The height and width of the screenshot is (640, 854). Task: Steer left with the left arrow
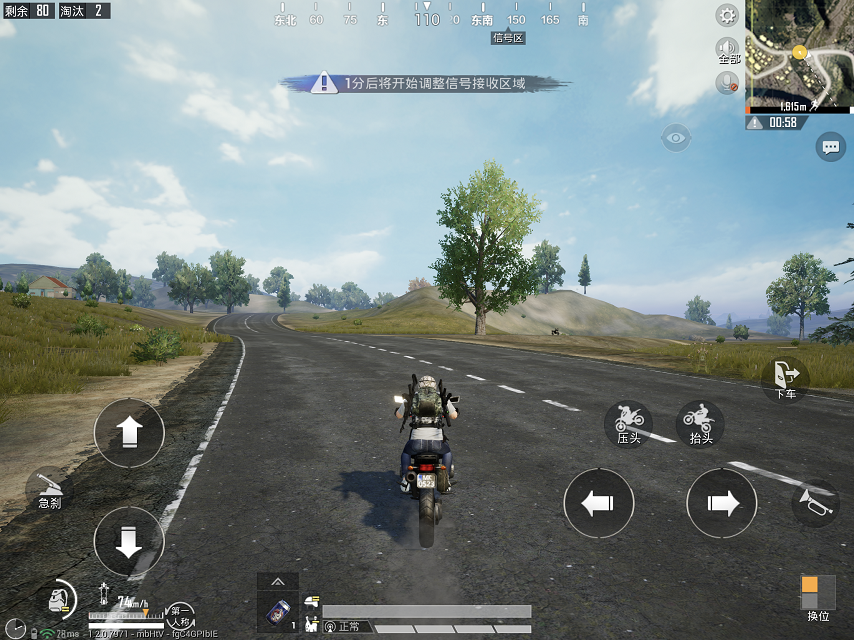(x=598, y=503)
